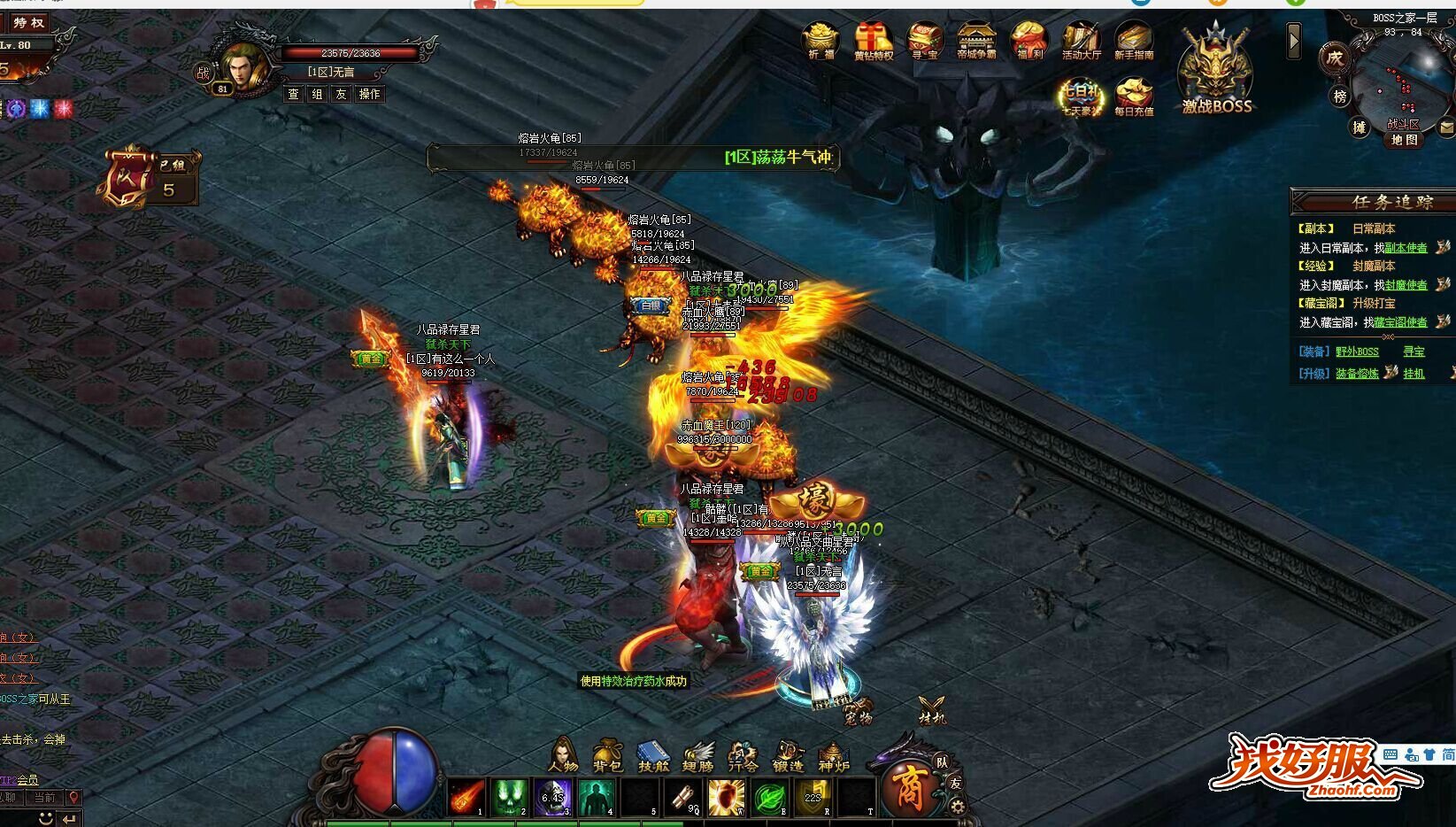Image resolution: width=1456 pixels, height=827 pixels.
Task: Activate the fireball skill in slot 1
Action: pyautogui.click(x=466, y=797)
